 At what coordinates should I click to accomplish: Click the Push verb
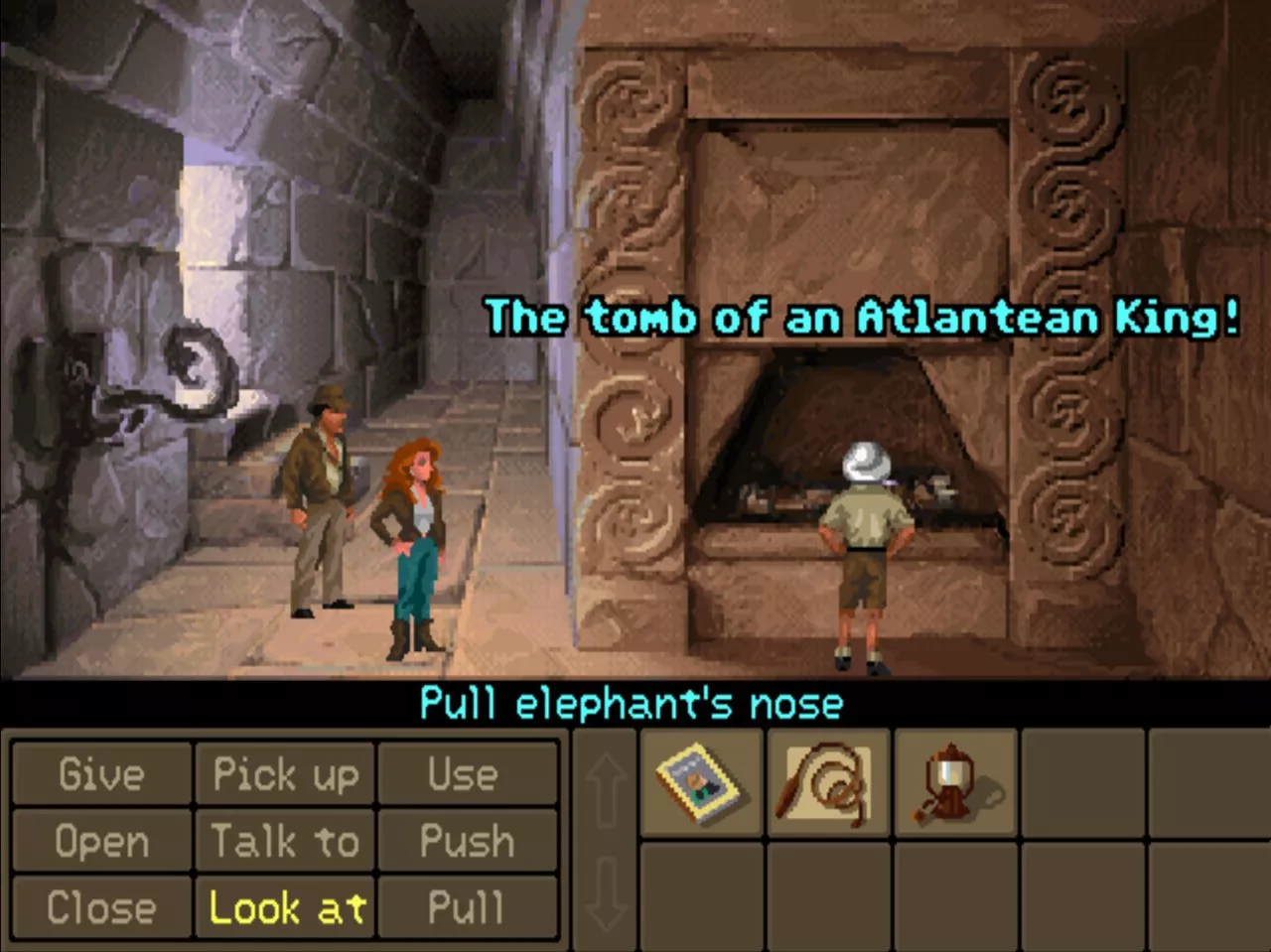pos(467,842)
